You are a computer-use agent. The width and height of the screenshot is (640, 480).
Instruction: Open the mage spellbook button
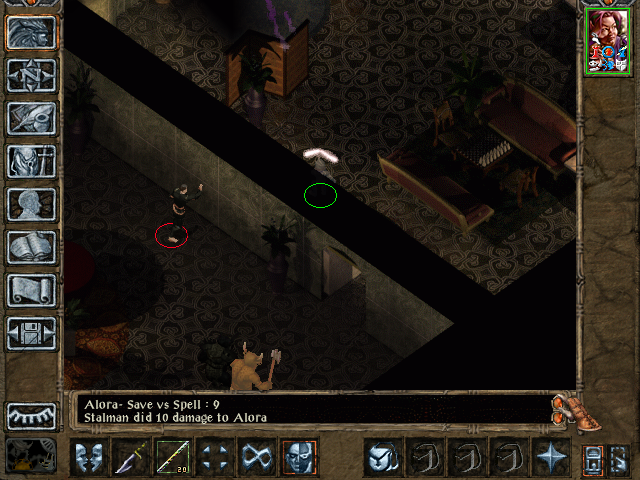pos(31,247)
